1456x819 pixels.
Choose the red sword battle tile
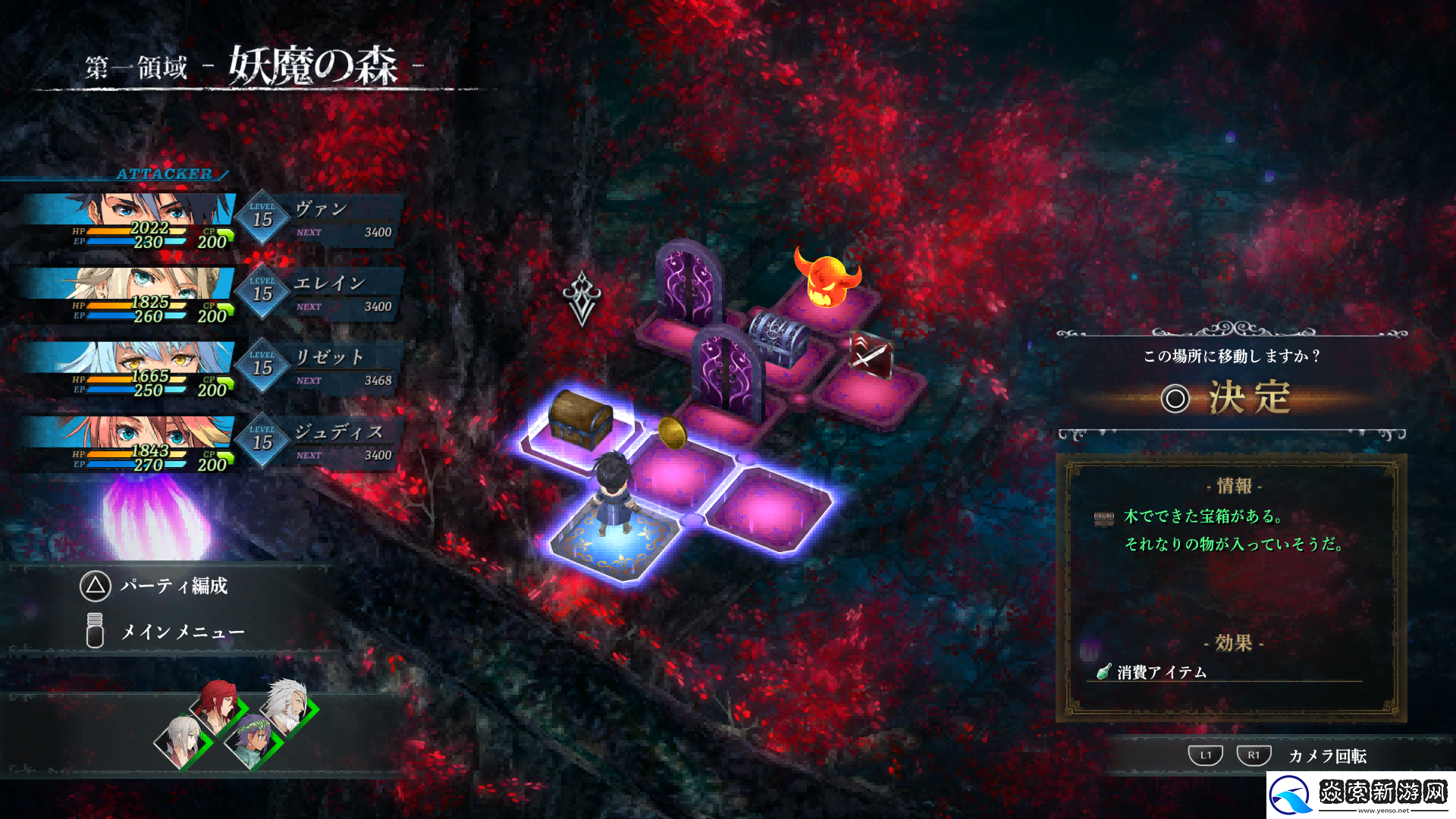[870, 355]
